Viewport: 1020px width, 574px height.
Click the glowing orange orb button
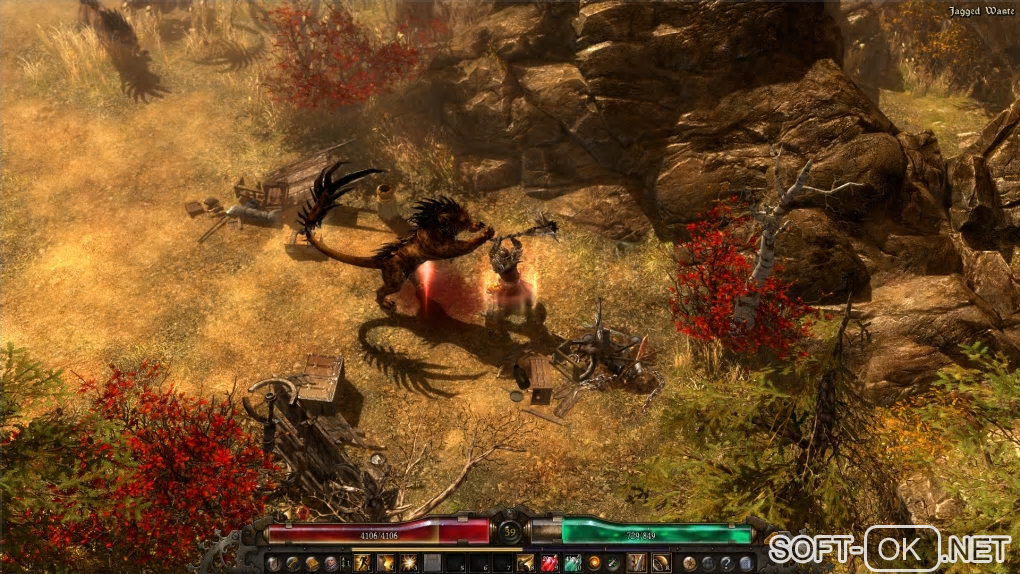tap(594, 563)
